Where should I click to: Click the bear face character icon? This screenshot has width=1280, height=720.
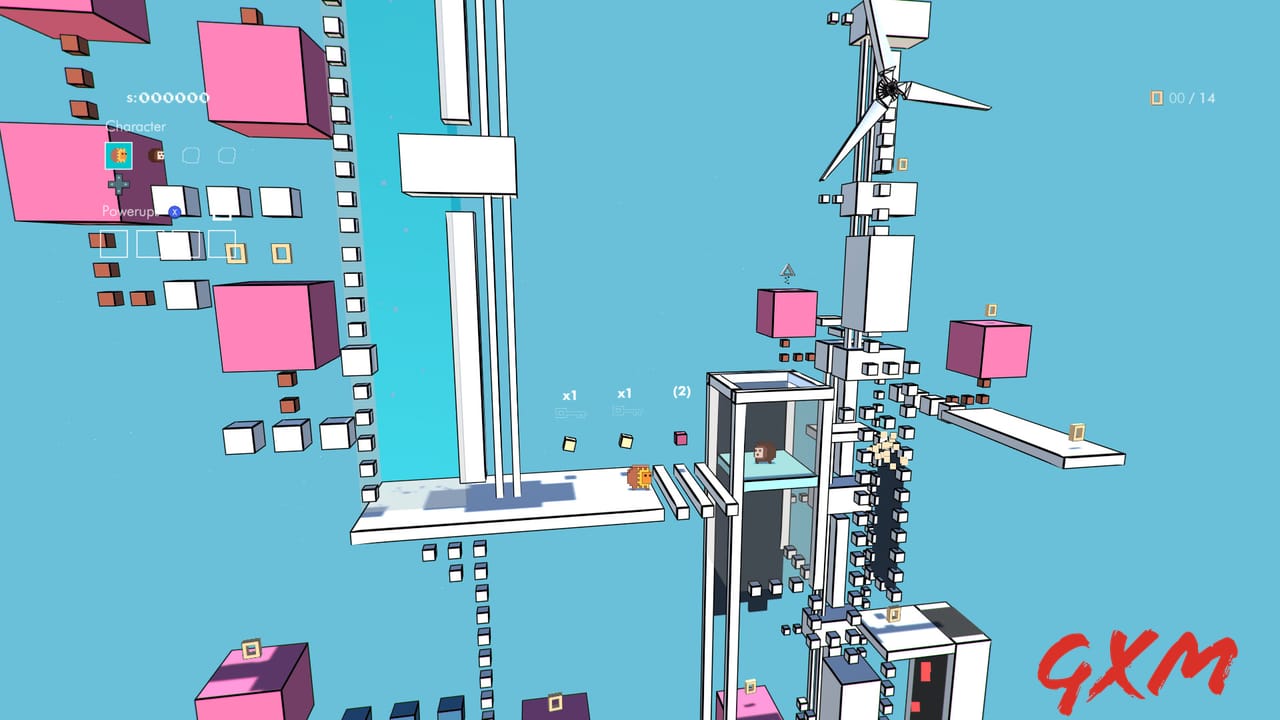tap(156, 156)
